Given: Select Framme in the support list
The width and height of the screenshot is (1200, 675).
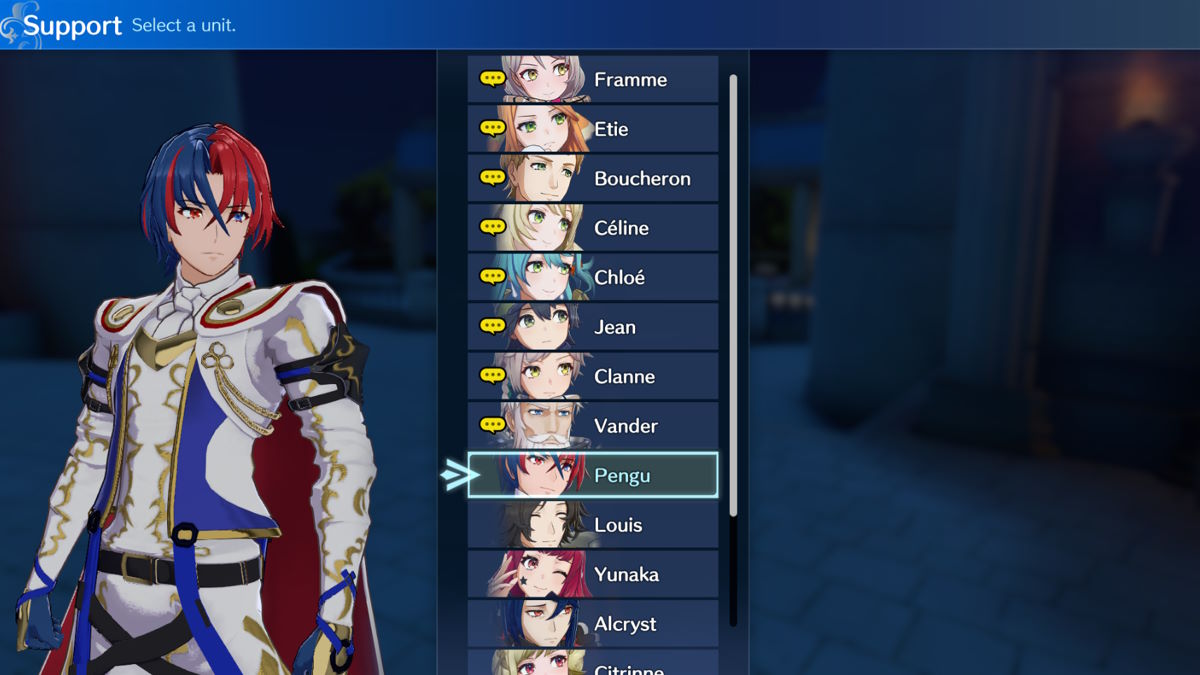Looking at the screenshot, I should [x=593, y=79].
